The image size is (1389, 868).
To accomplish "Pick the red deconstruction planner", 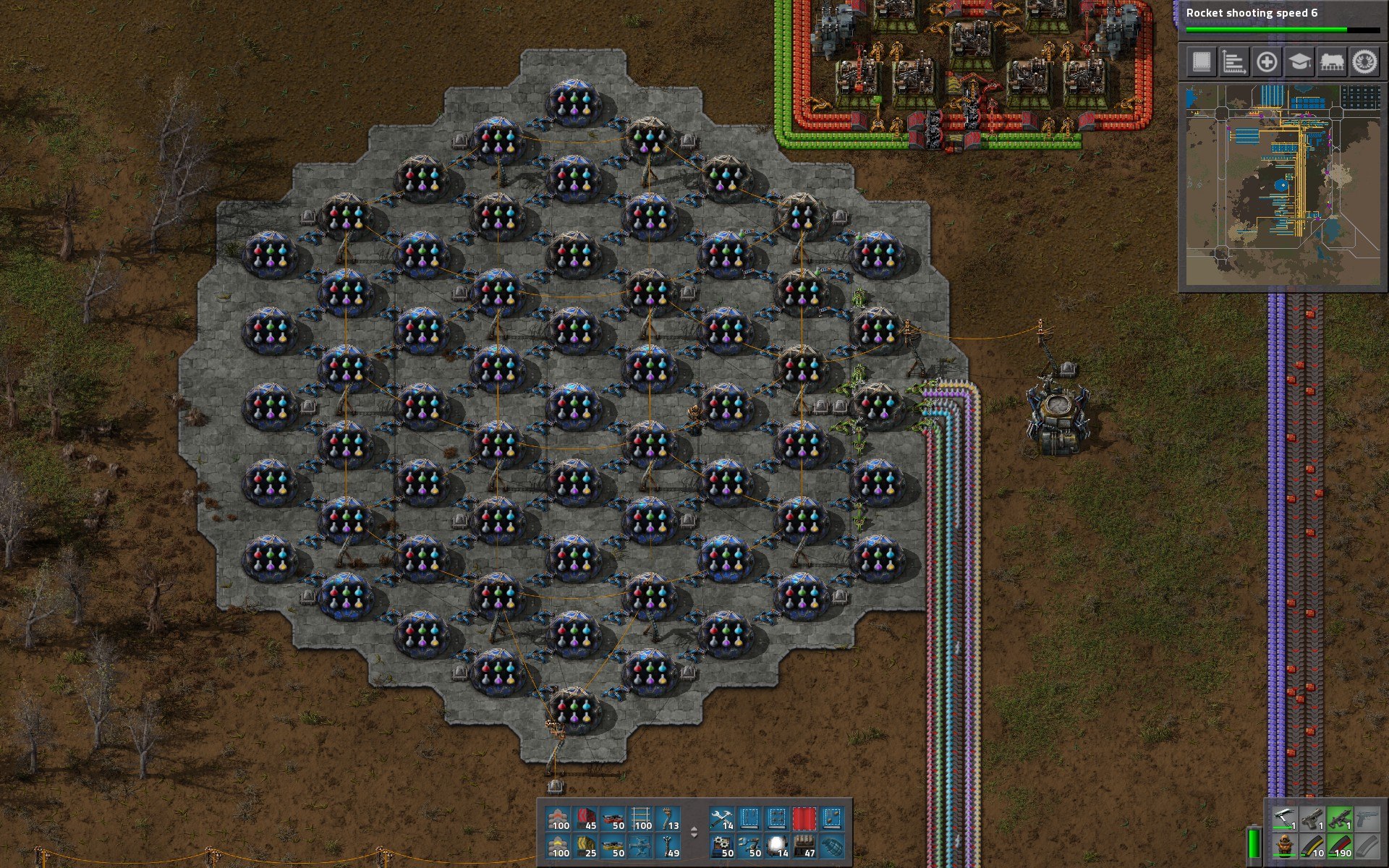I will click(804, 819).
